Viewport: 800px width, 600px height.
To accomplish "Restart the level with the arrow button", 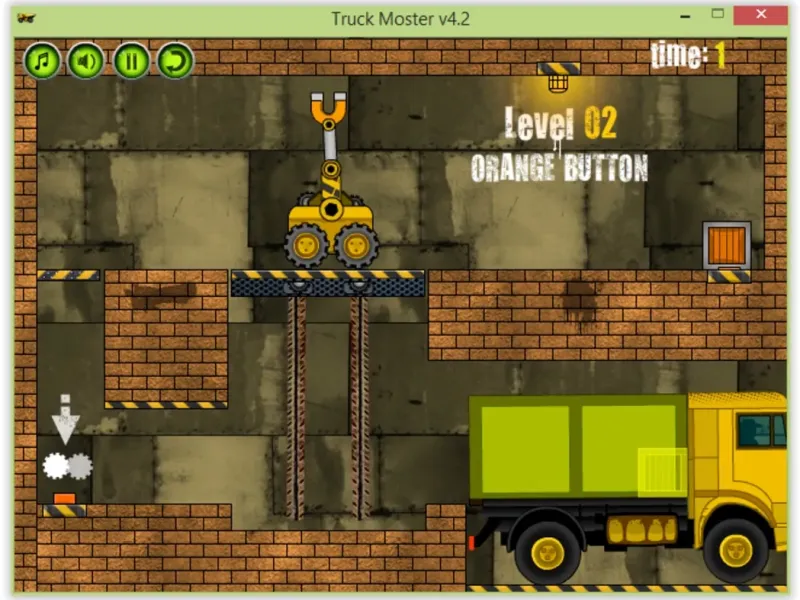I will click(175, 61).
